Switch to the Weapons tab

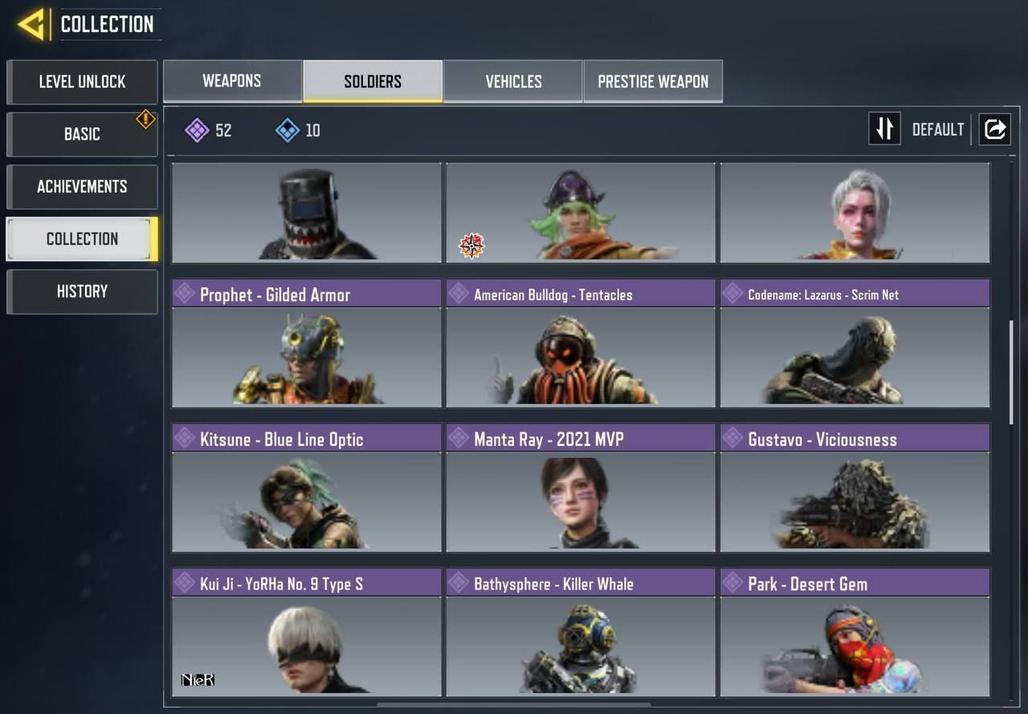pos(232,81)
